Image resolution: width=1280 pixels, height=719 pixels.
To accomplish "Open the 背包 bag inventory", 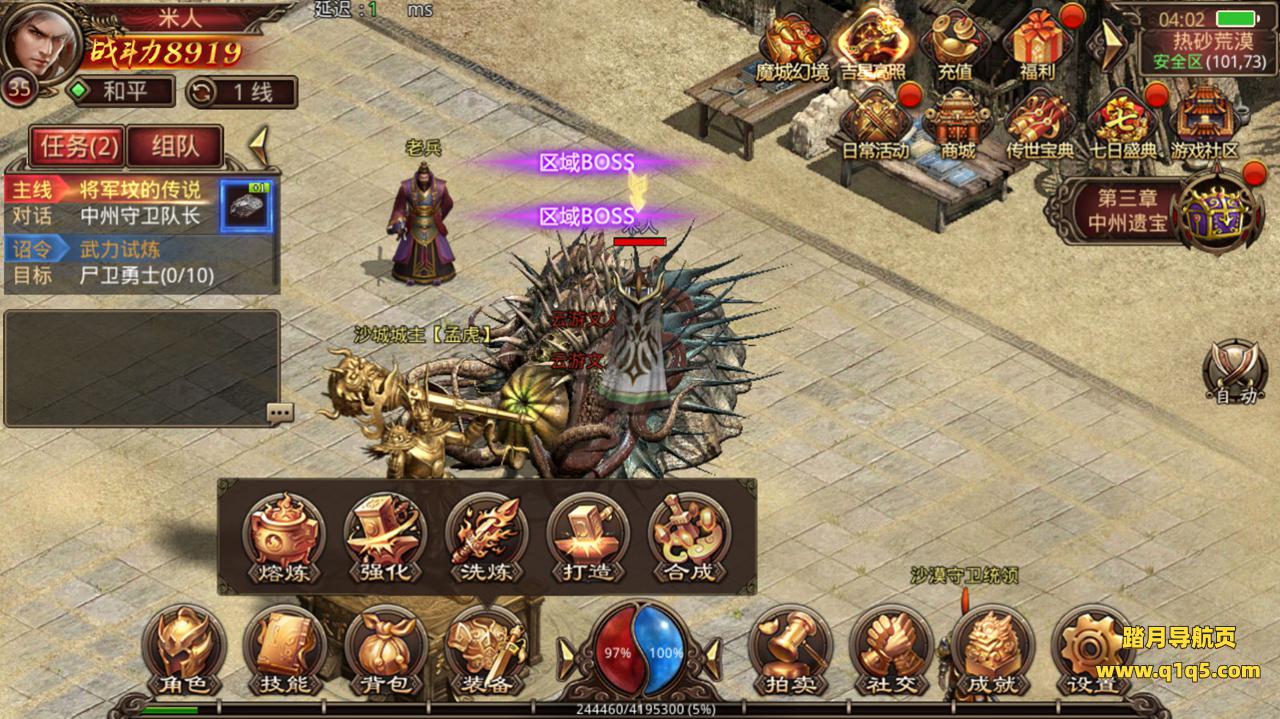I will (x=386, y=650).
